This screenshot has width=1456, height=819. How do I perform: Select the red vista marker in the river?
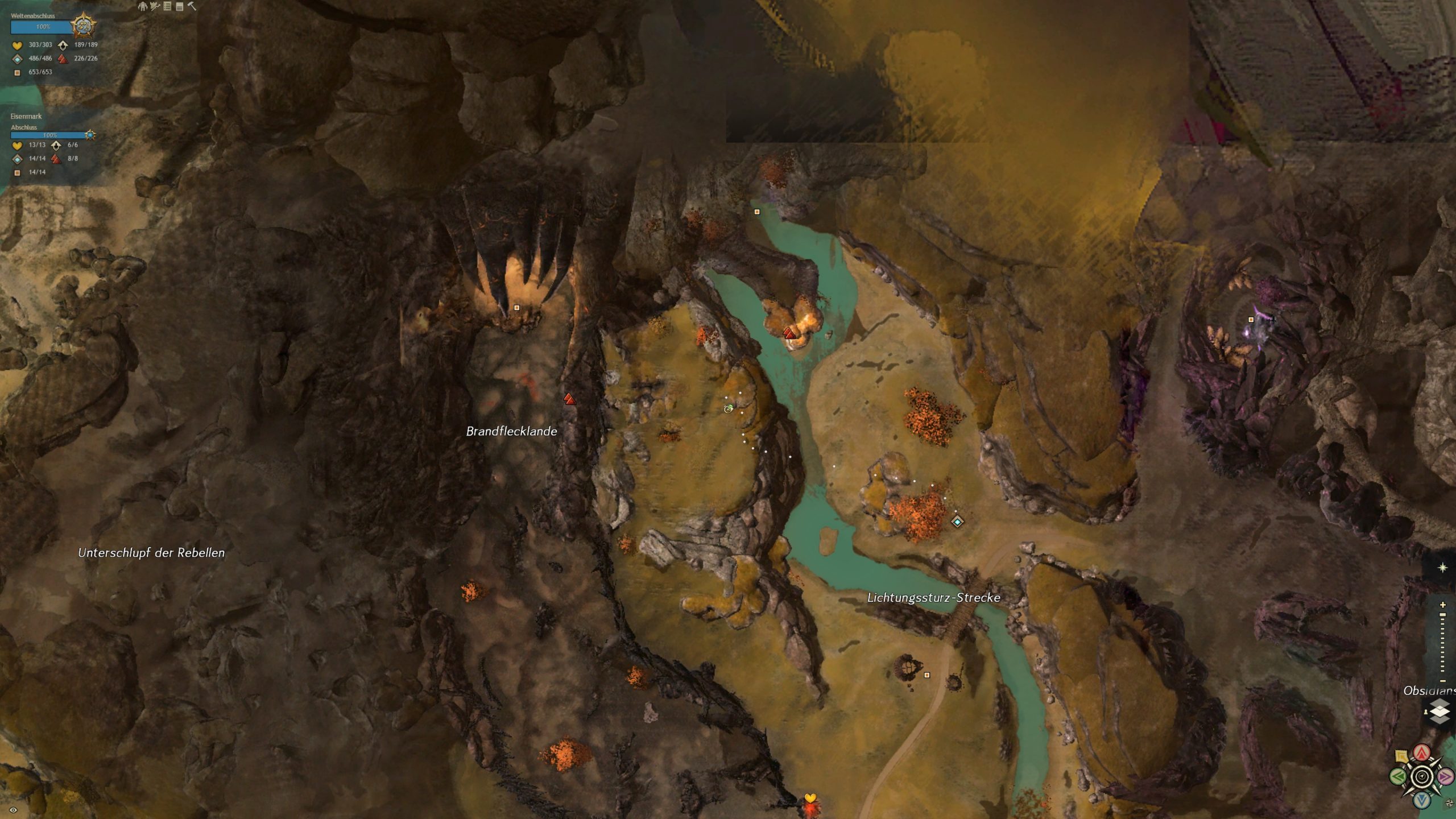[x=789, y=333]
